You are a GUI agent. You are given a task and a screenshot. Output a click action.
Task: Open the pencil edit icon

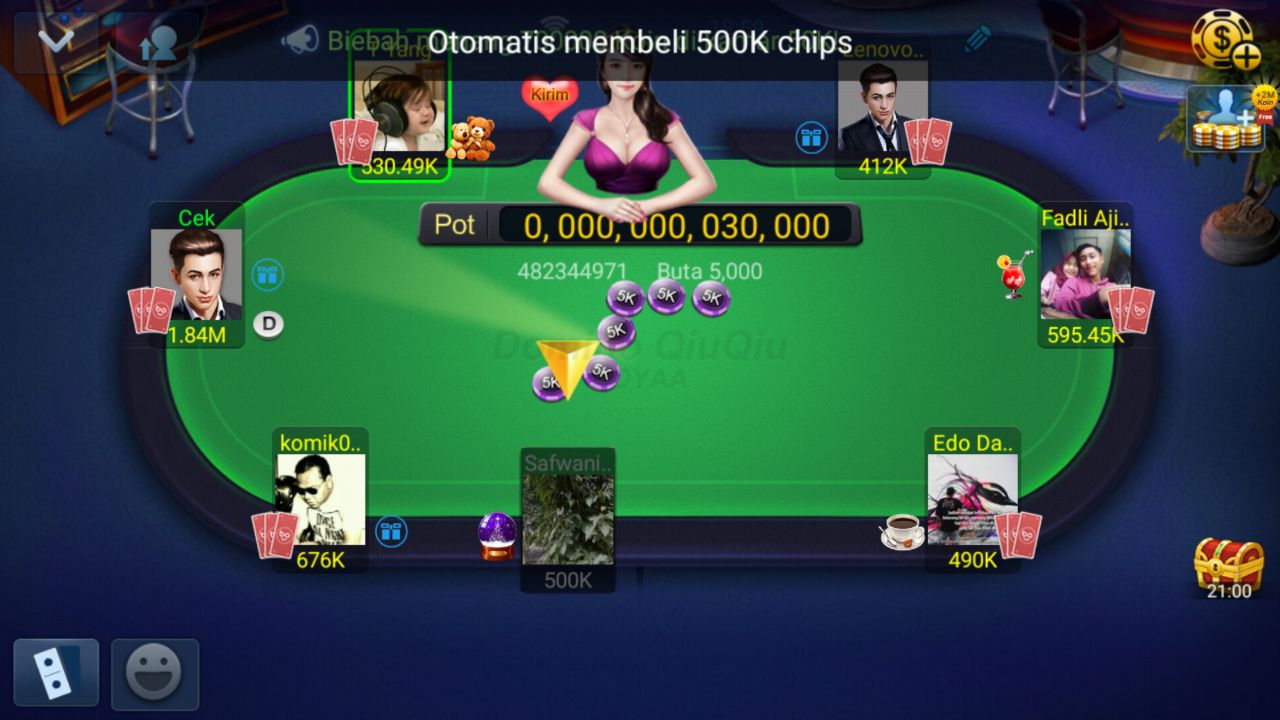point(977,39)
